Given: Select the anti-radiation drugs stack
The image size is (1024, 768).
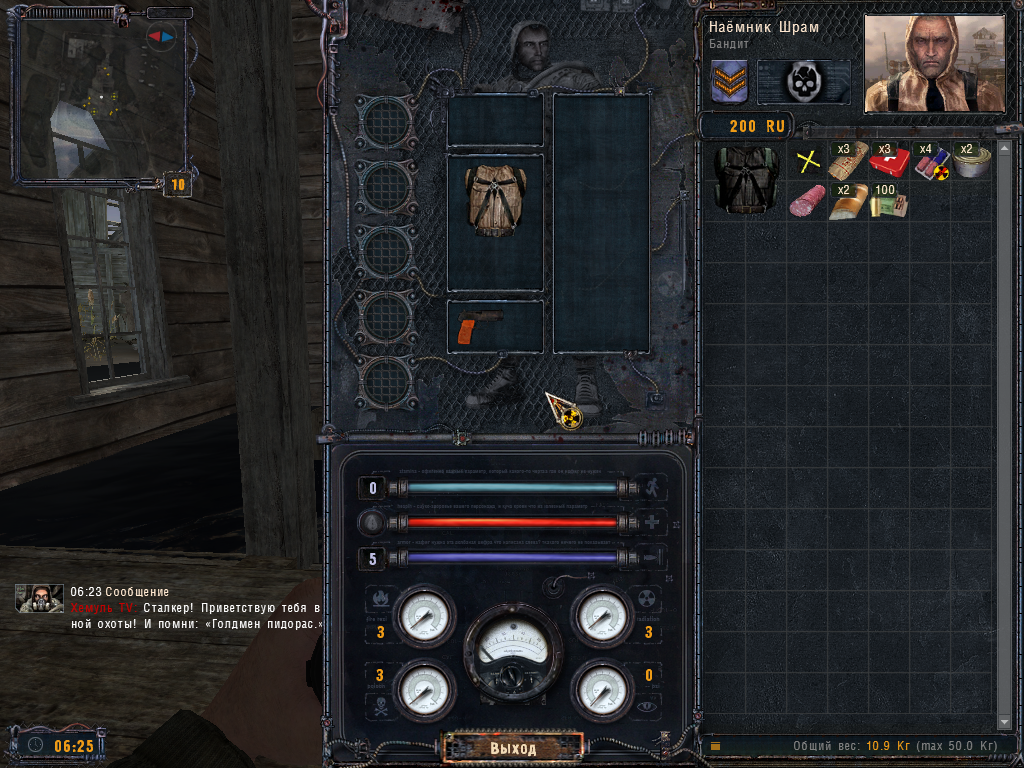Looking at the screenshot, I should (x=930, y=161).
